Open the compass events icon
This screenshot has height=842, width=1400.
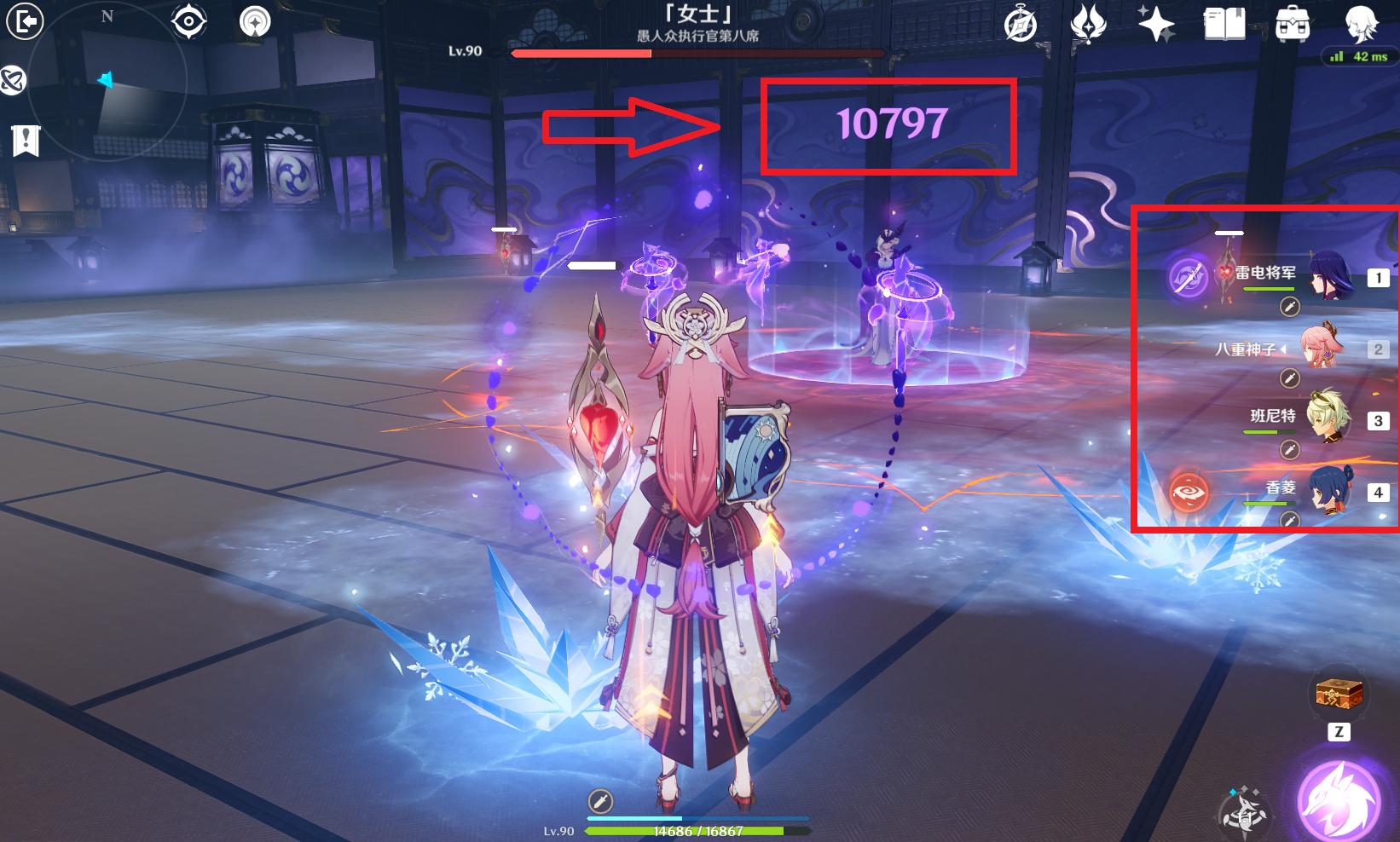1020,25
